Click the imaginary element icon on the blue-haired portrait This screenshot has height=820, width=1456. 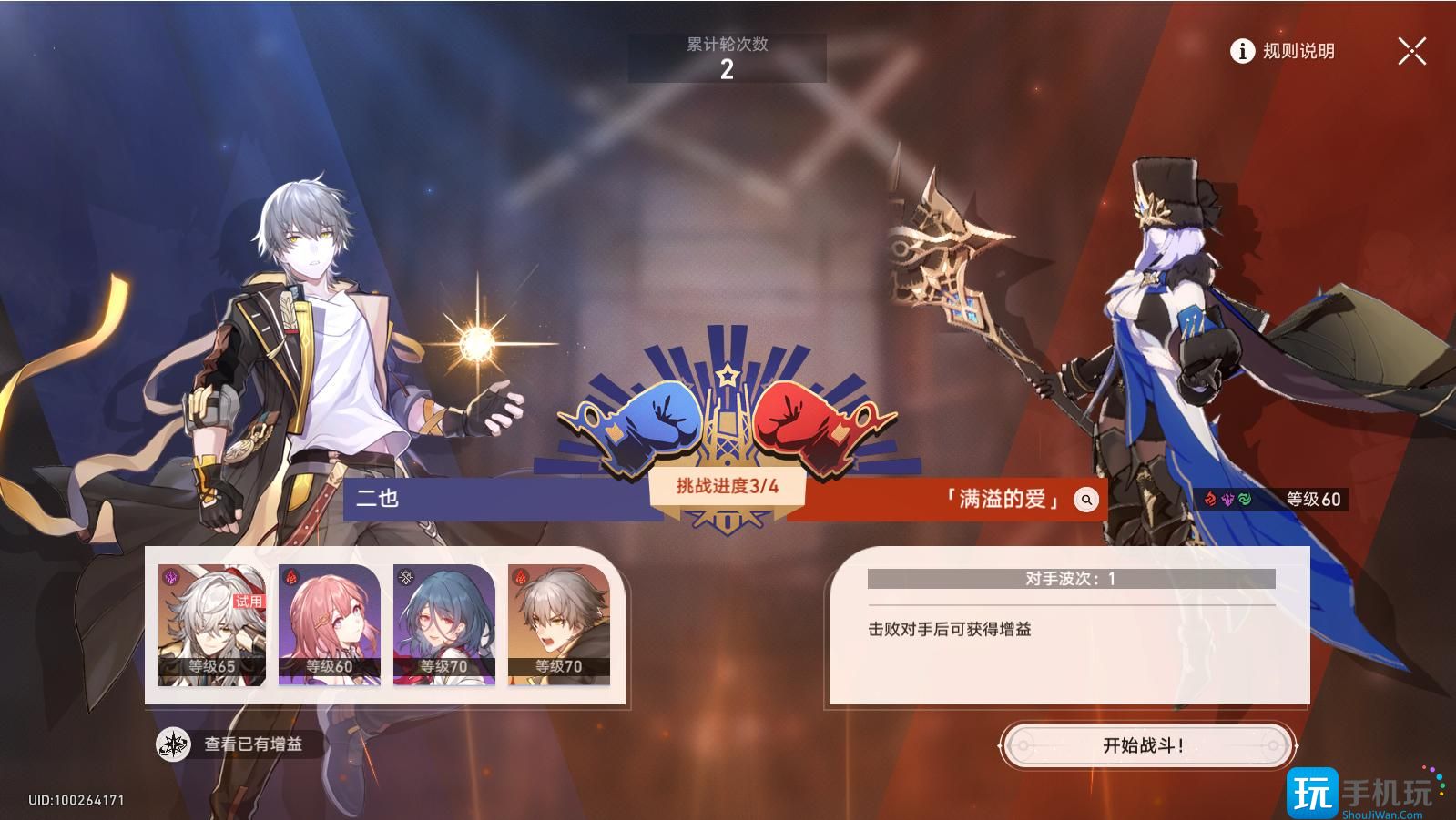coord(404,575)
